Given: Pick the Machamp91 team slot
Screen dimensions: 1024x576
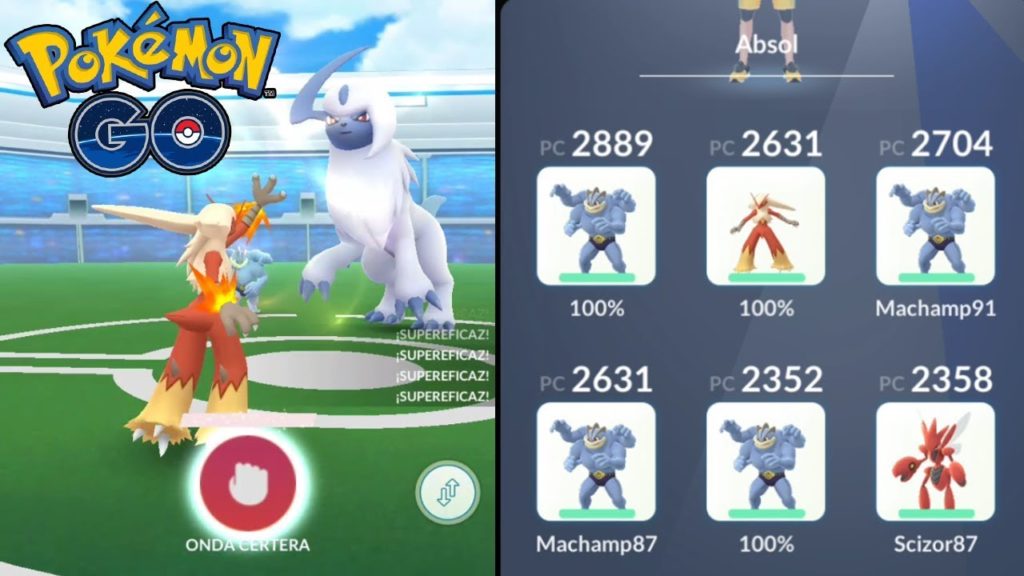Looking at the screenshot, I should (935, 226).
